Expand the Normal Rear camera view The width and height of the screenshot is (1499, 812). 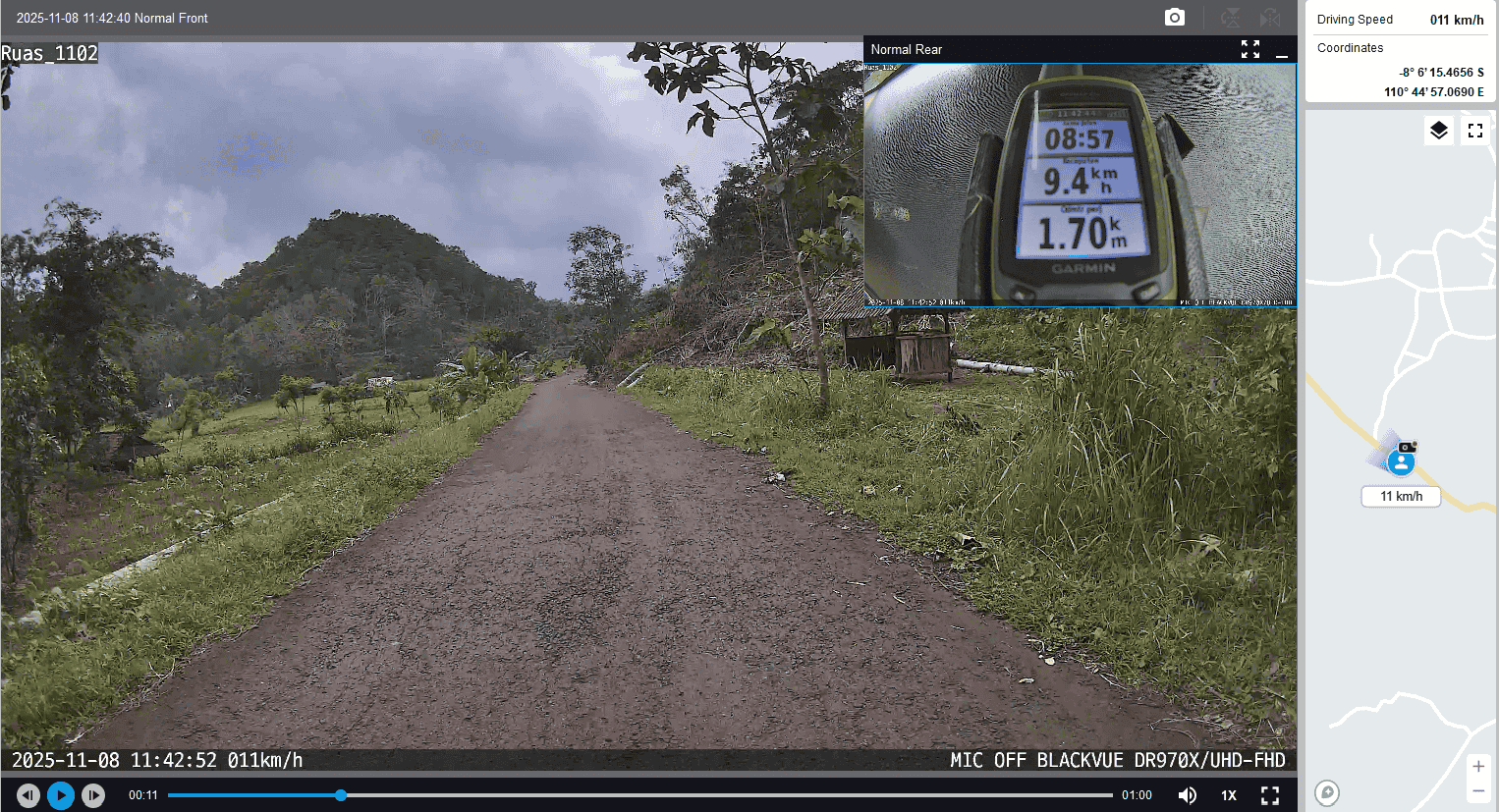tap(1249, 49)
